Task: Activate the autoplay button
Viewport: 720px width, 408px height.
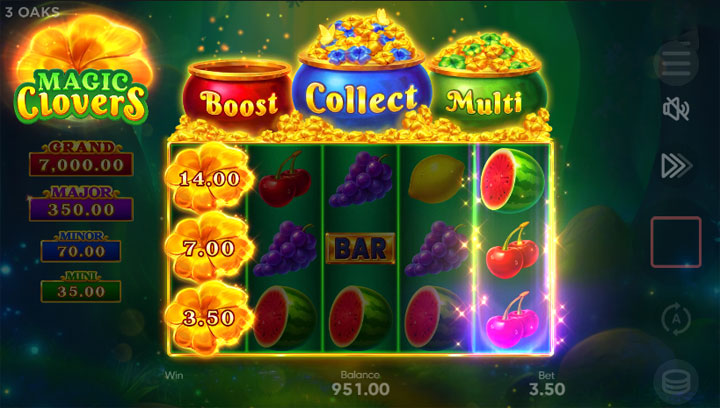Action: pos(676,319)
